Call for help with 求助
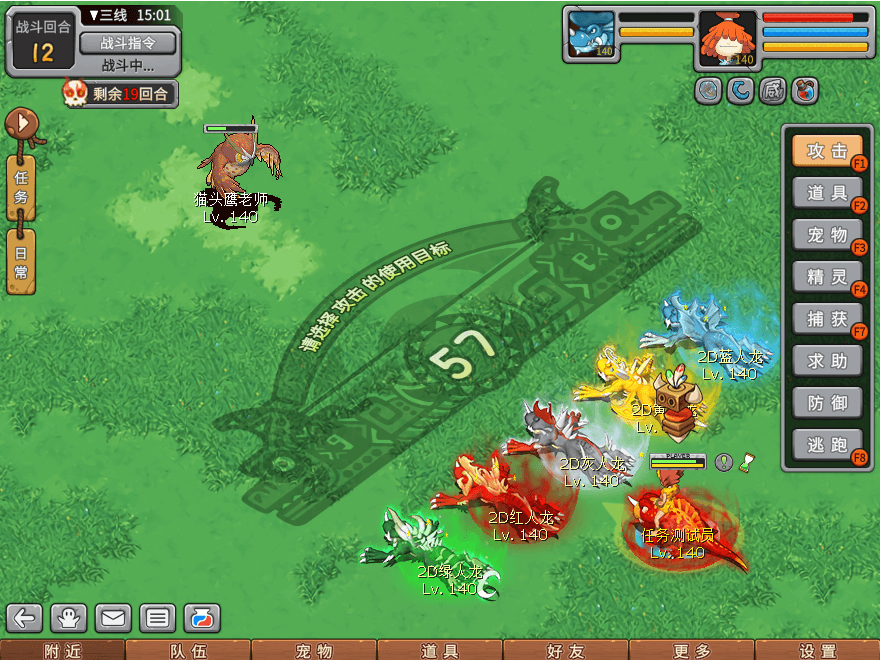Screen dimensions: 880x660 pyautogui.click(x=827, y=361)
